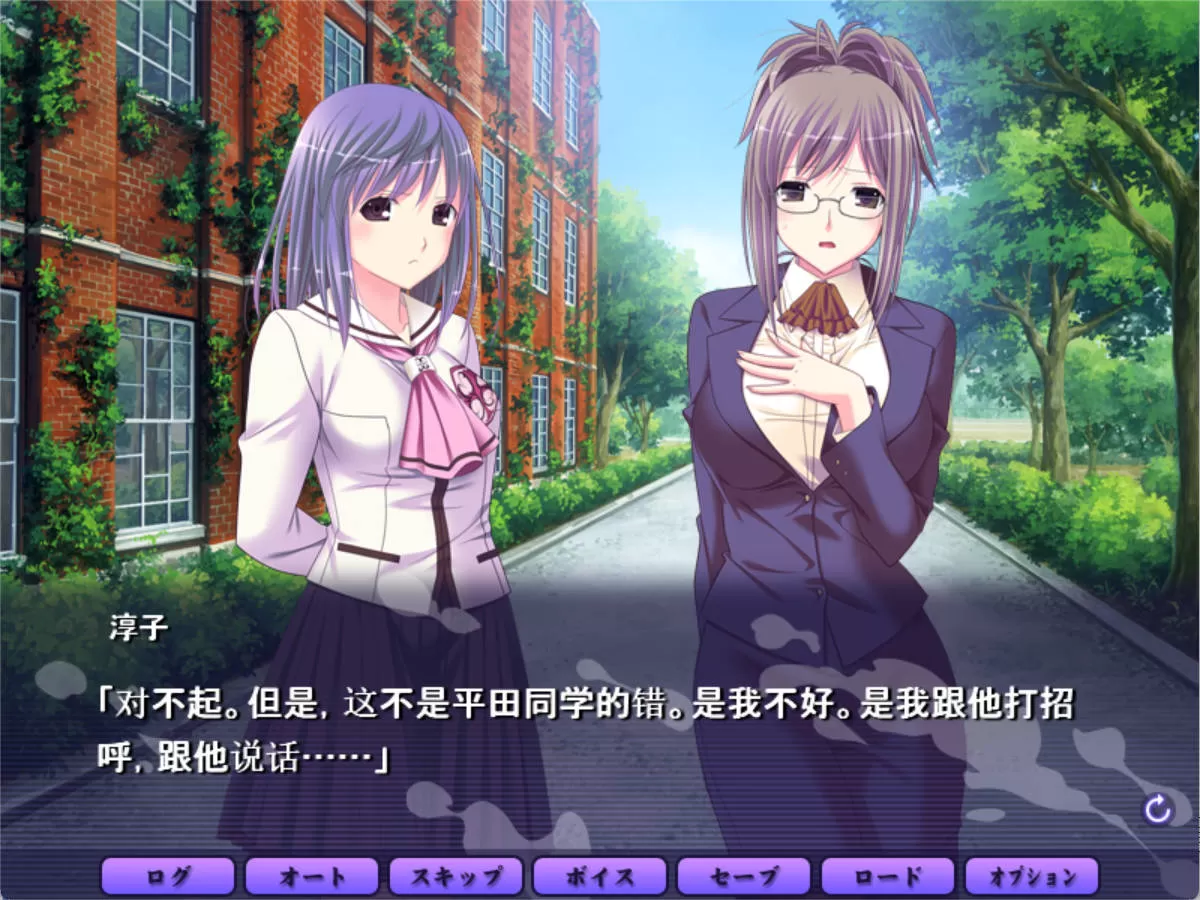Open the オプション options menu
This screenshot has width=1200, height=900.
[x=1032, y=877]
